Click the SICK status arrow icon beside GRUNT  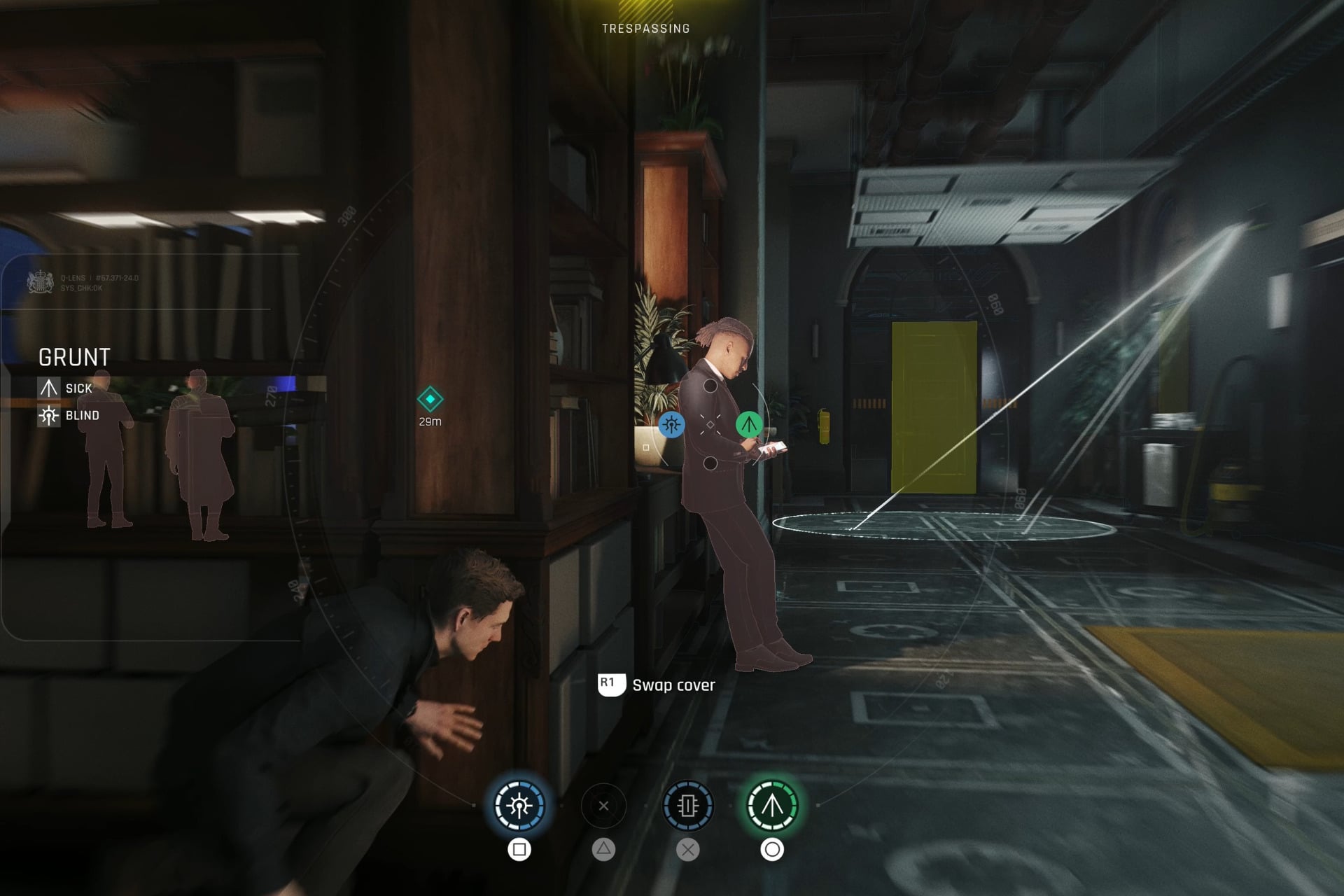pos(48,387)
